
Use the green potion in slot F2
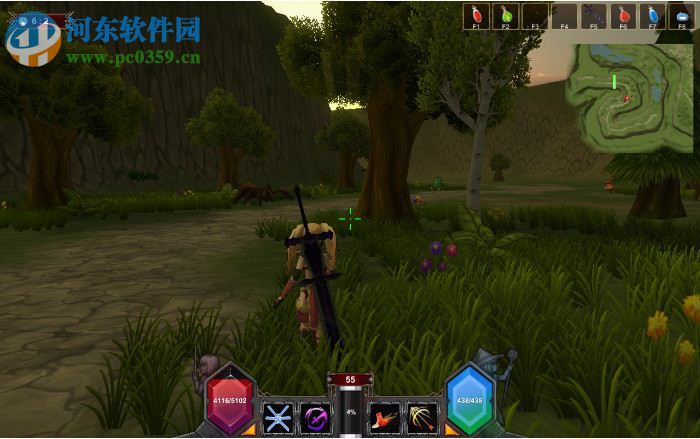tap(506, 16)
